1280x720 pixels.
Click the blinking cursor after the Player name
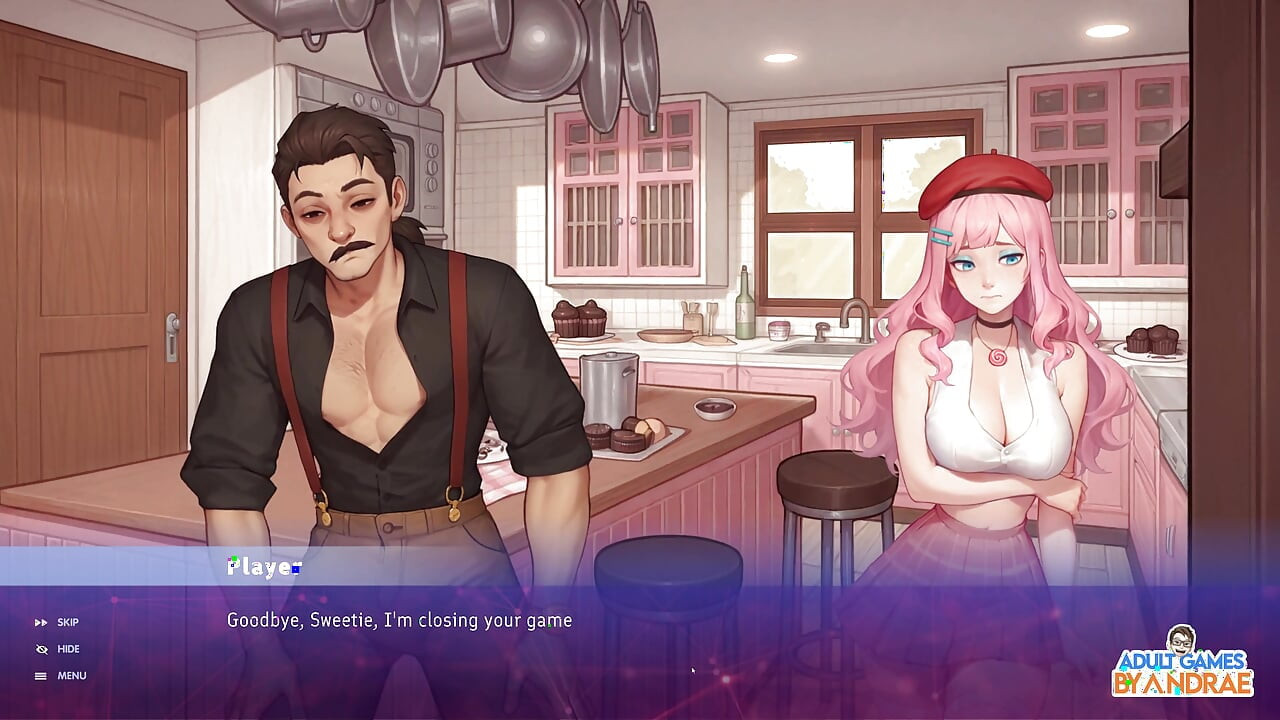click(296, 567)
